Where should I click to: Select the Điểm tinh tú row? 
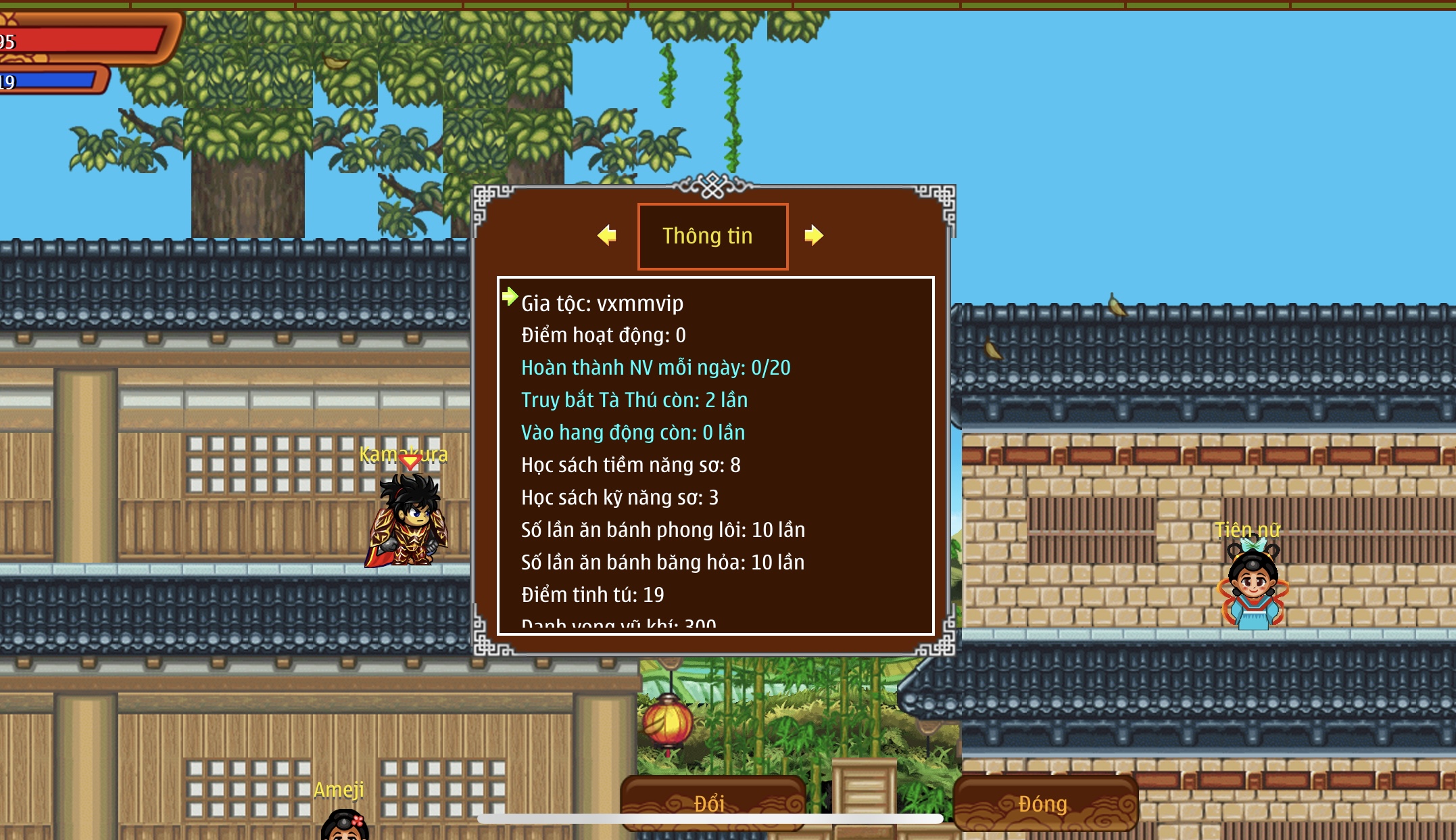(592, 595)
